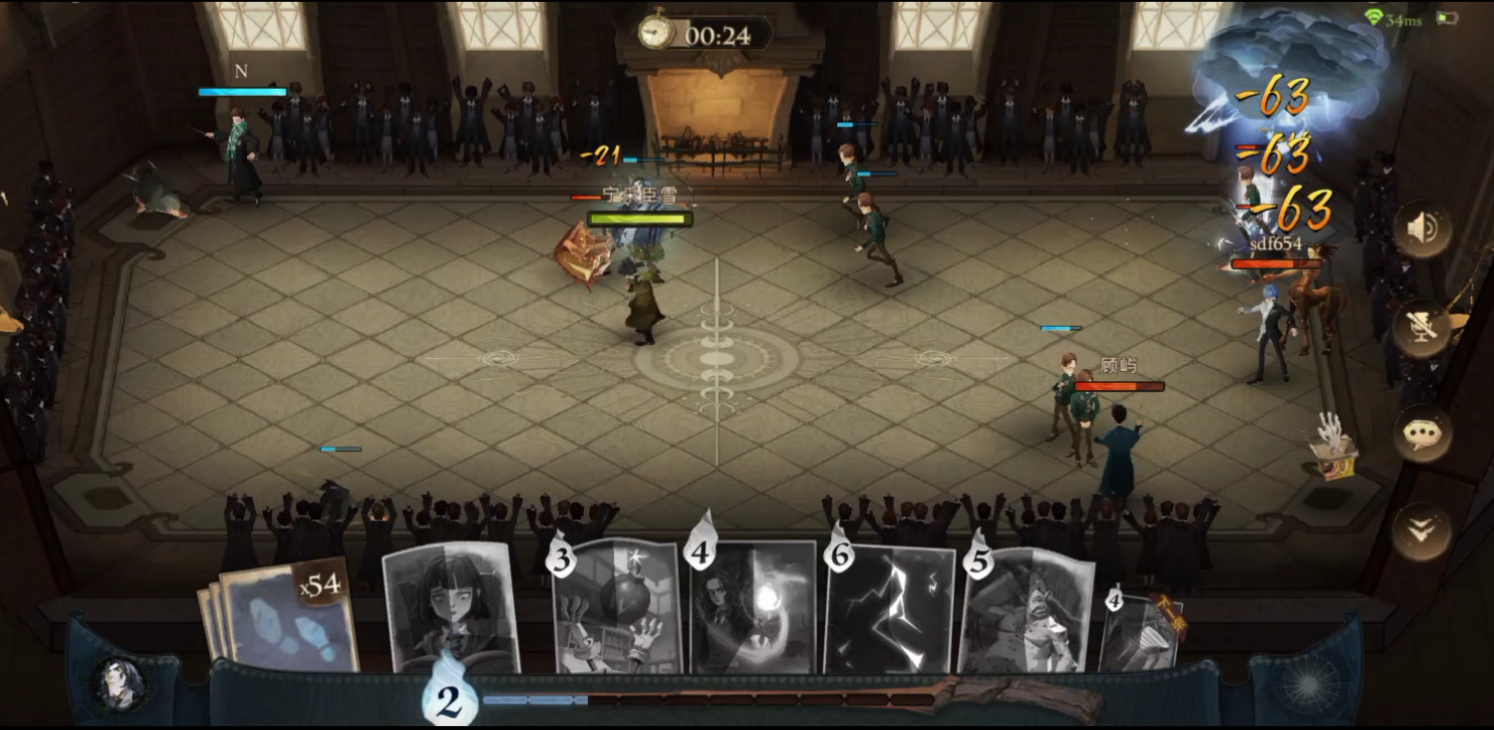Image resolution: width=1494 pixels, height=730 pixels.
Task: Cast the 6-cost lightning card
Action: [x=890, y=610]
